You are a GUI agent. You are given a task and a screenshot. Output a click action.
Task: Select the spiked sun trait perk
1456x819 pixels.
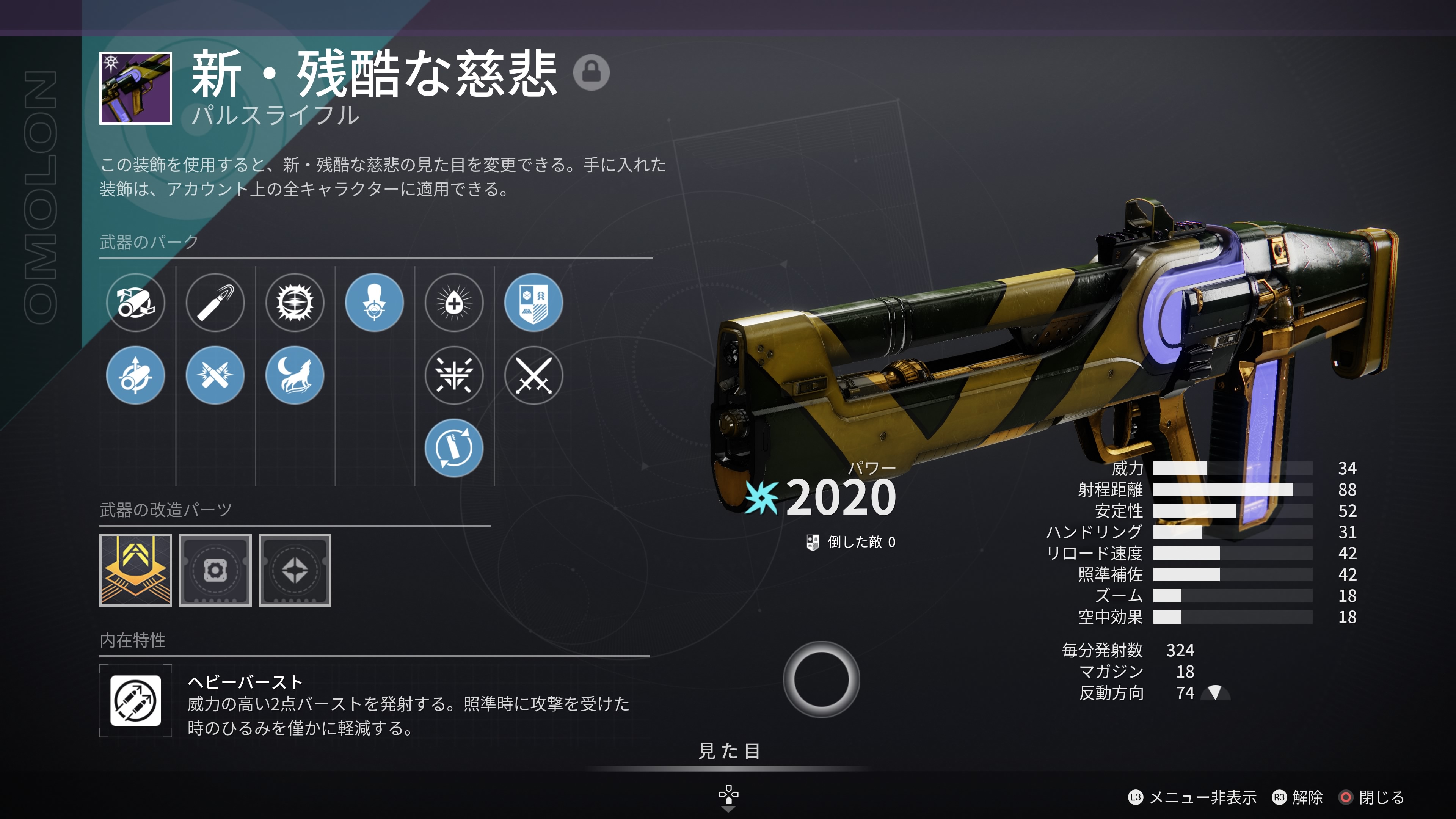pyautogui.click(x=295, y=303)
